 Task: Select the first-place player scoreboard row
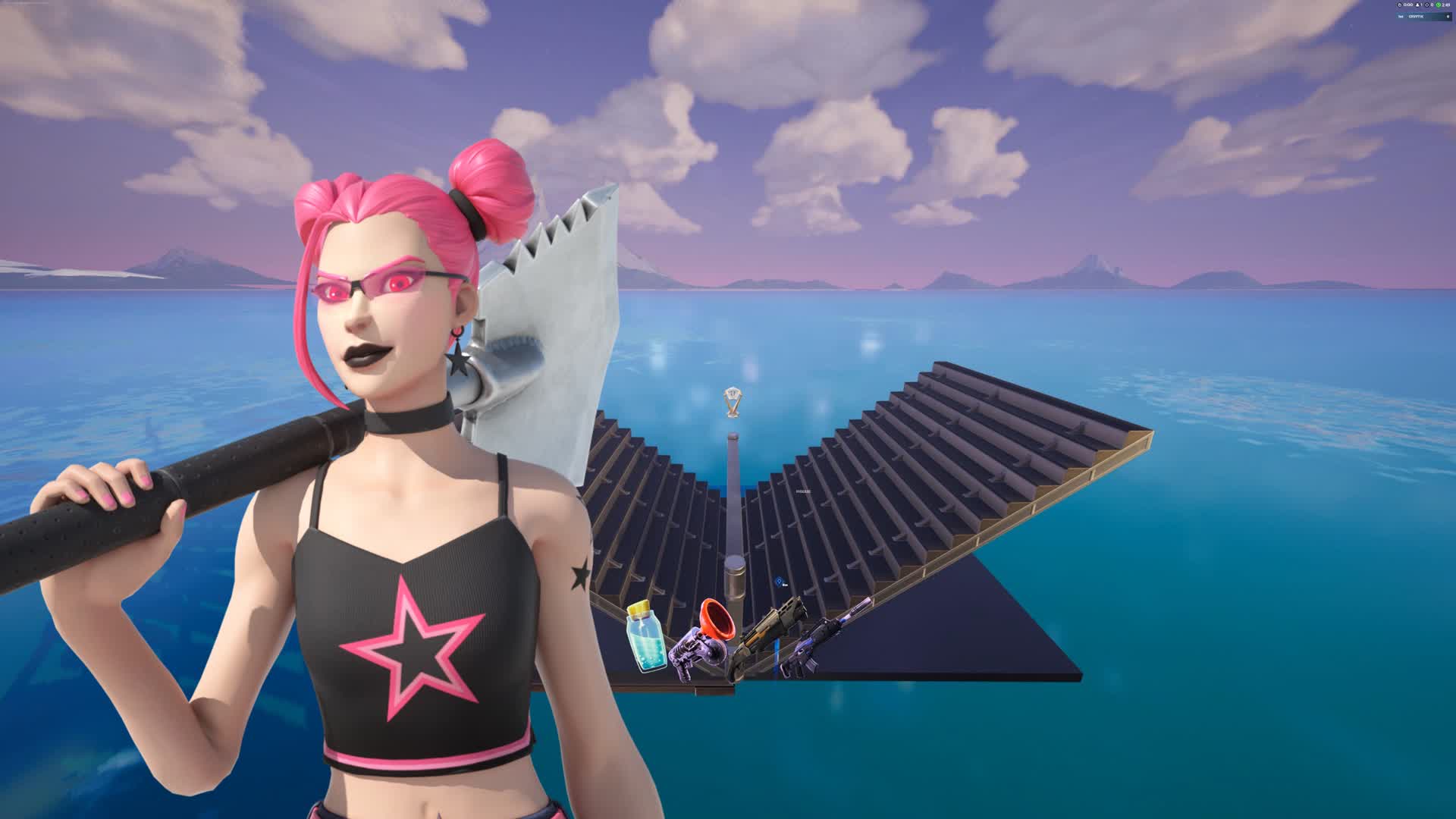click(x=1423, y=16)
